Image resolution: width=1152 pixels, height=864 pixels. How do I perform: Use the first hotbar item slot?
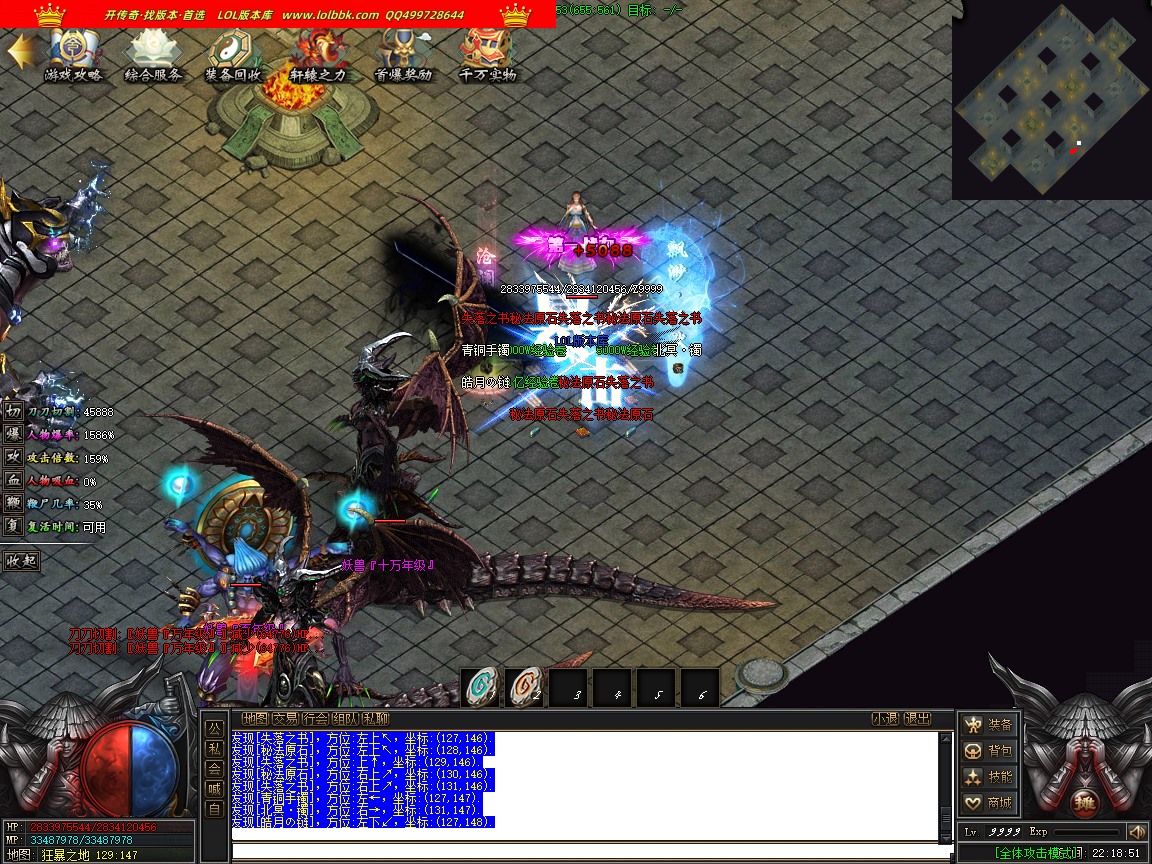click(x=481, y=687)
